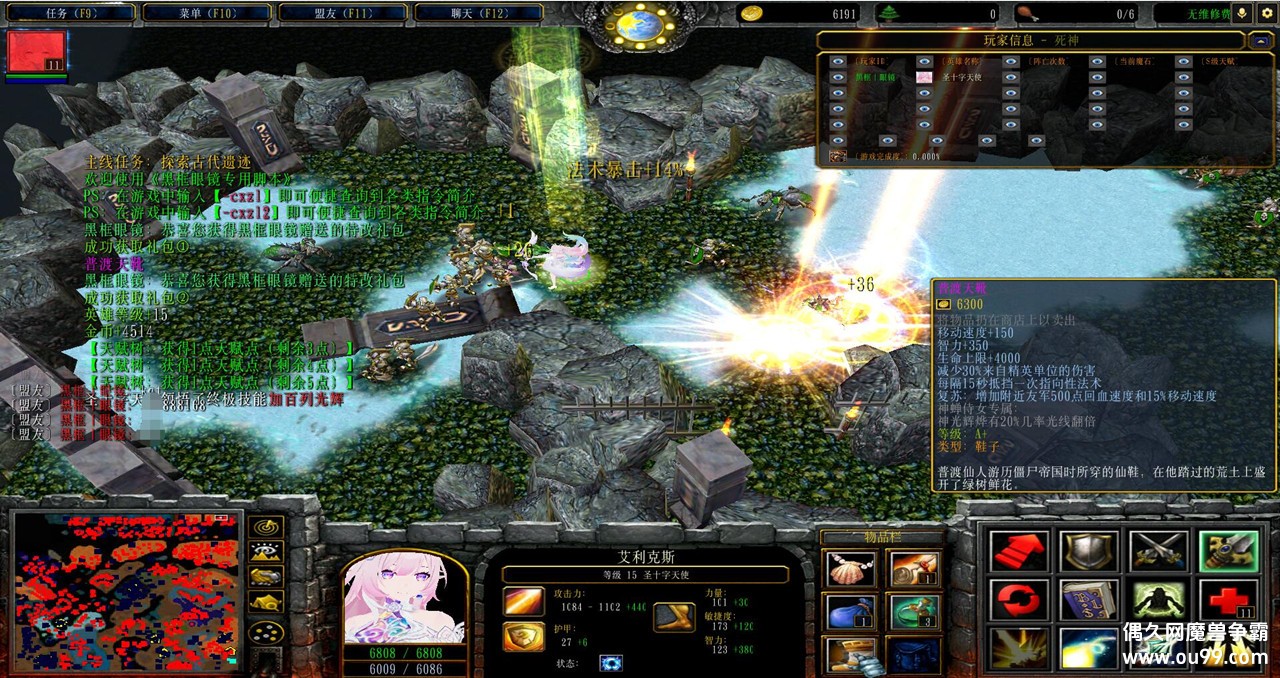
Task: Select the golden boots inventory item
Action: click(848, 654)
